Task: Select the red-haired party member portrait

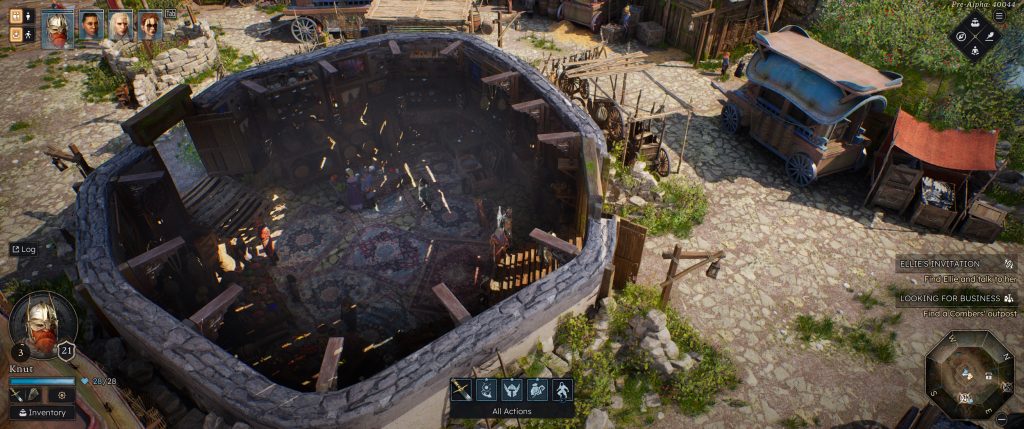Action: pos(150,25)
